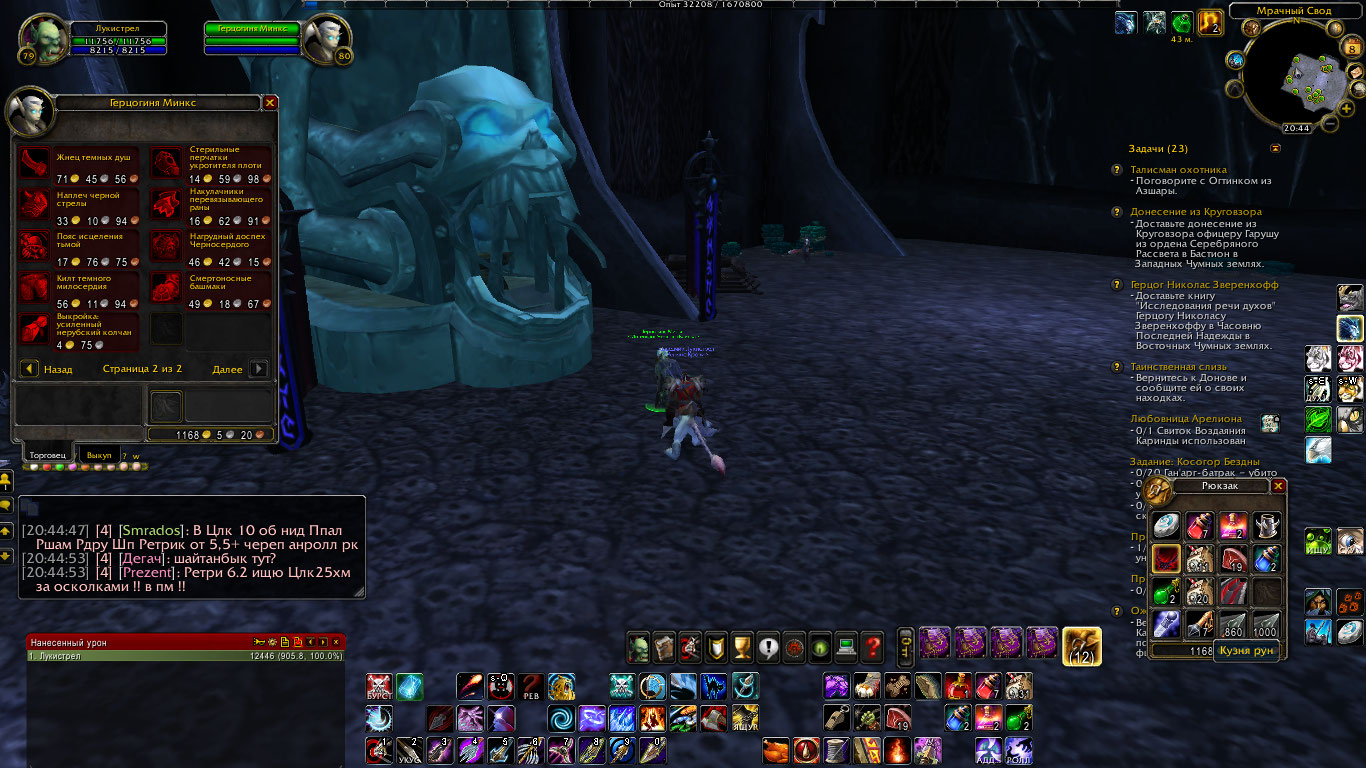1366x768 pixels.
Task: Switch to the Выкуп buyback tab
Action: [99, 455]
